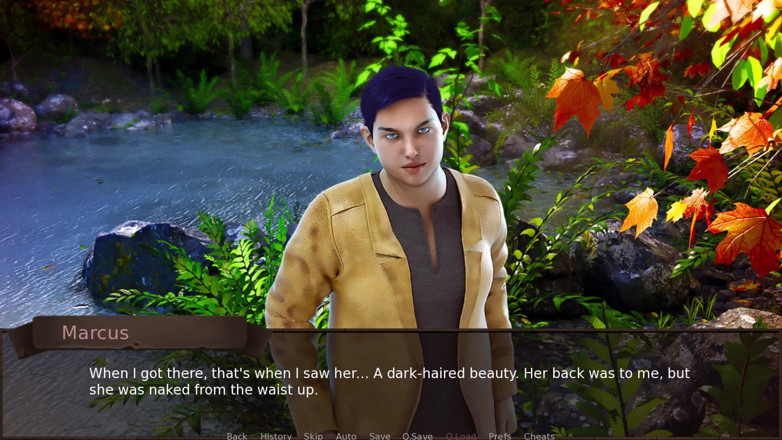Toggle Auto dialogue advance
The image size is (782, 440).
pos(346,435)
